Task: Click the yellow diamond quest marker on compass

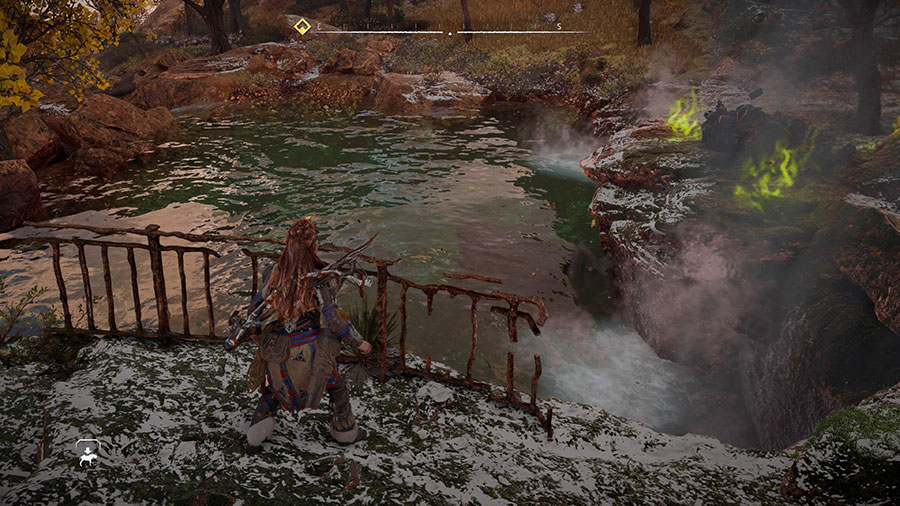Action: click(300, 27)
